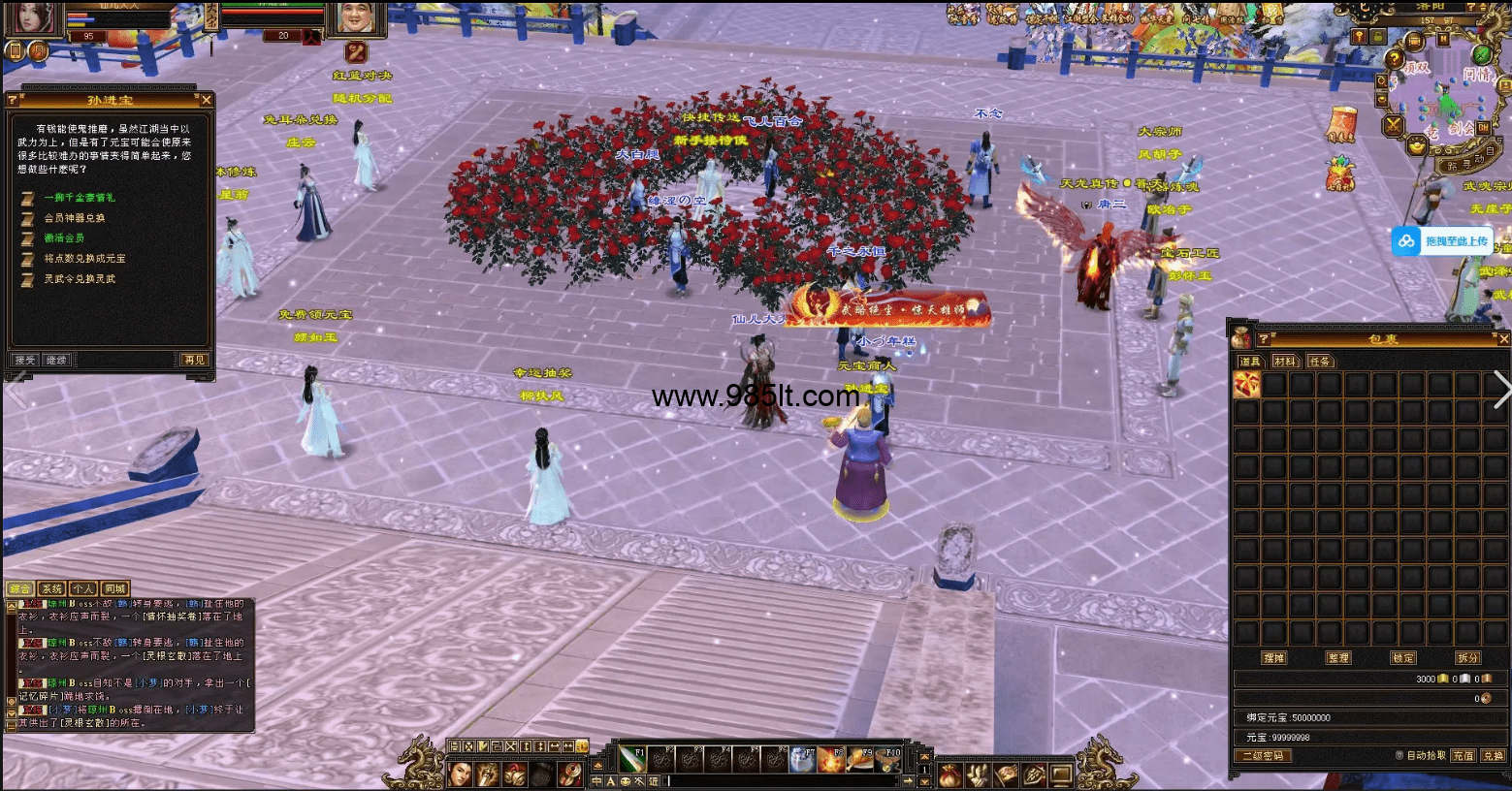1512x791 pixels.
Task: Open the 任务 inventory tab
Action: pos(1319,362)
